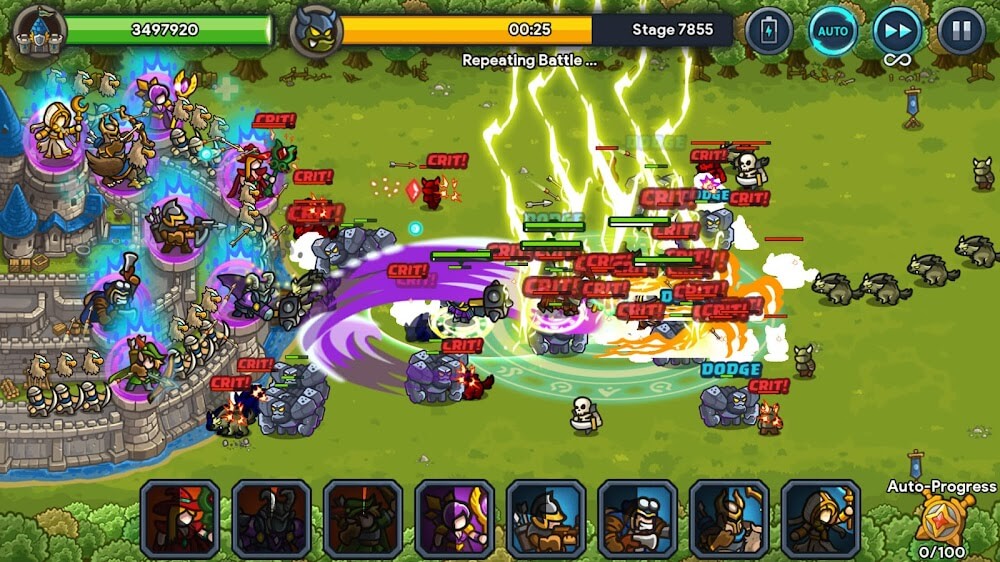Trigger the hooded priest hero skill
Image resolution: width=1000 pixels, height=562 pixels.
click(x=821, y=518)
